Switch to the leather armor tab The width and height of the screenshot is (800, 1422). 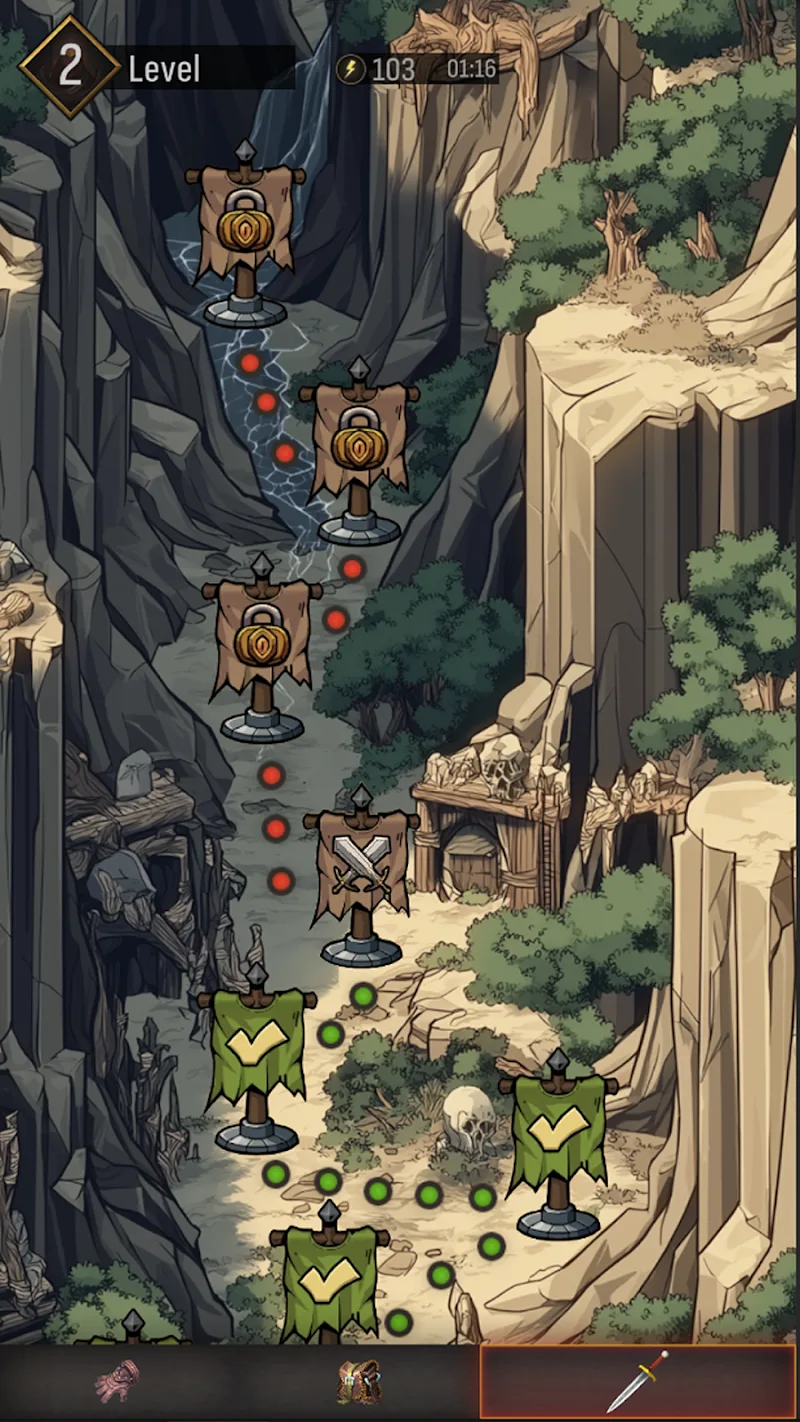(358, 1381)
